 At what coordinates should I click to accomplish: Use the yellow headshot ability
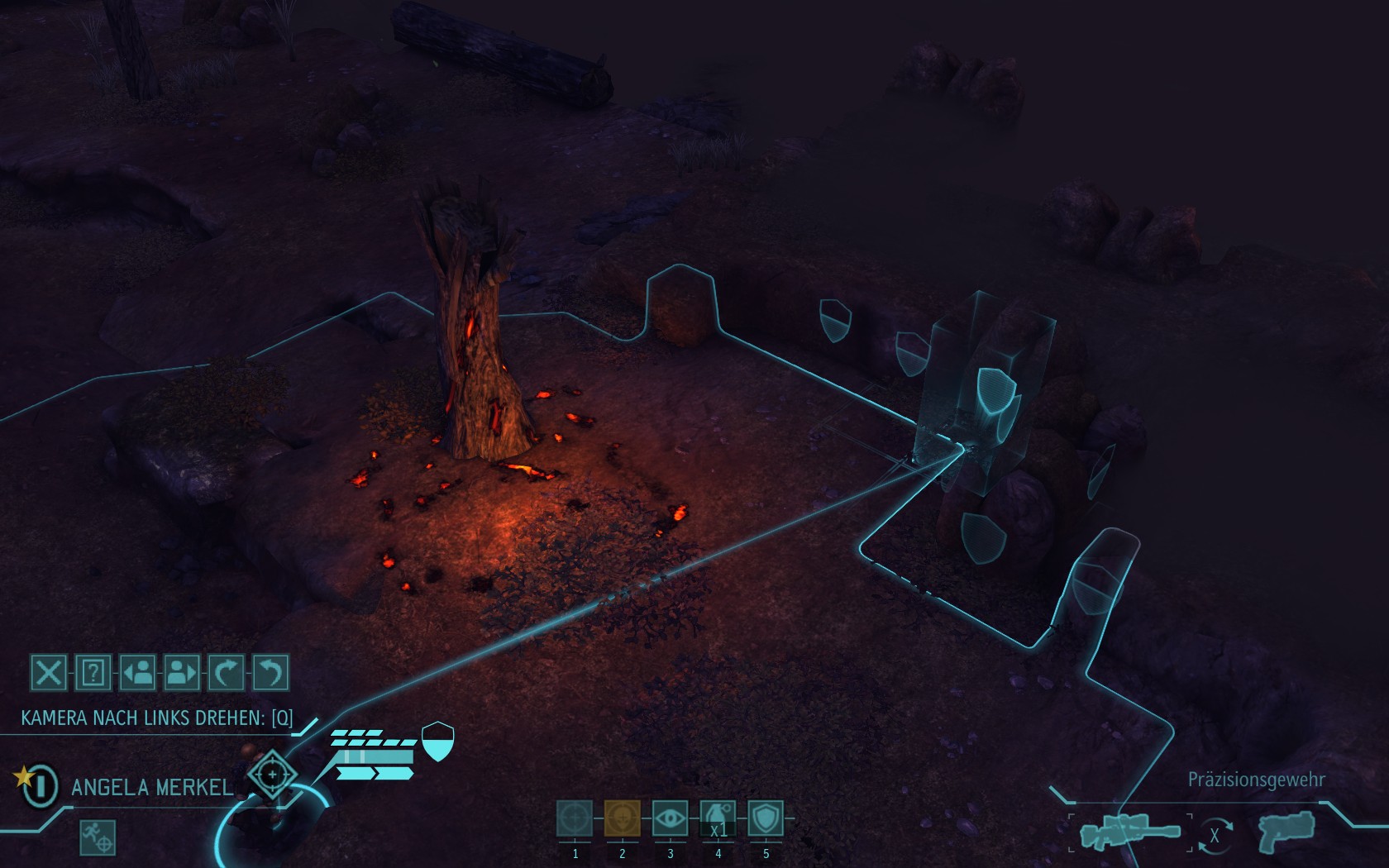point(622,818)
